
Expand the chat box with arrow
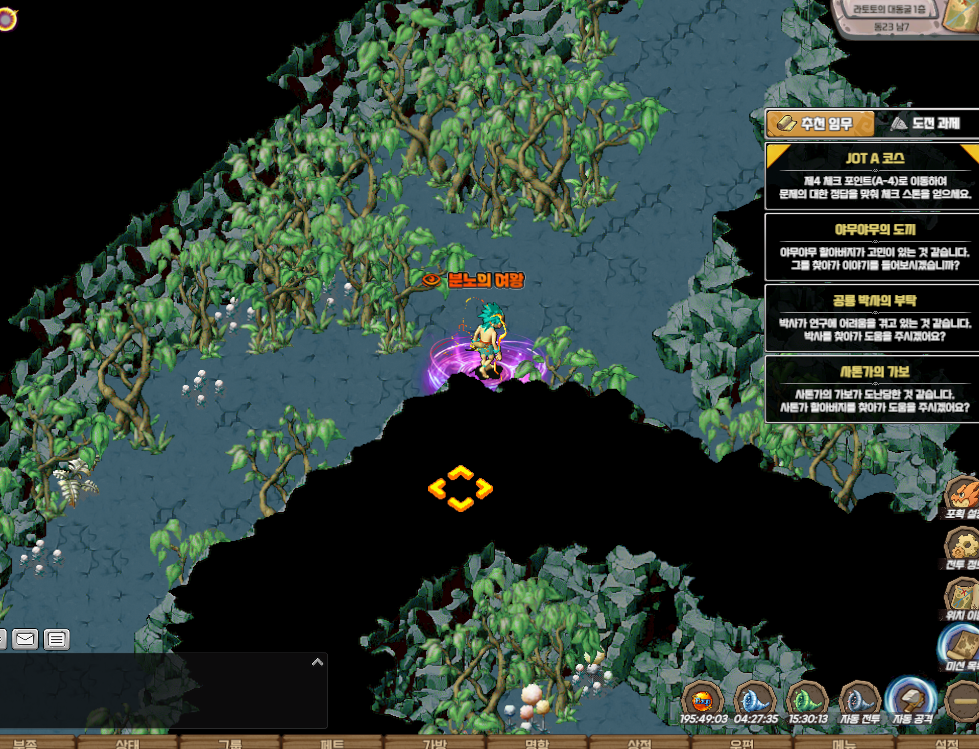point(317,662)
